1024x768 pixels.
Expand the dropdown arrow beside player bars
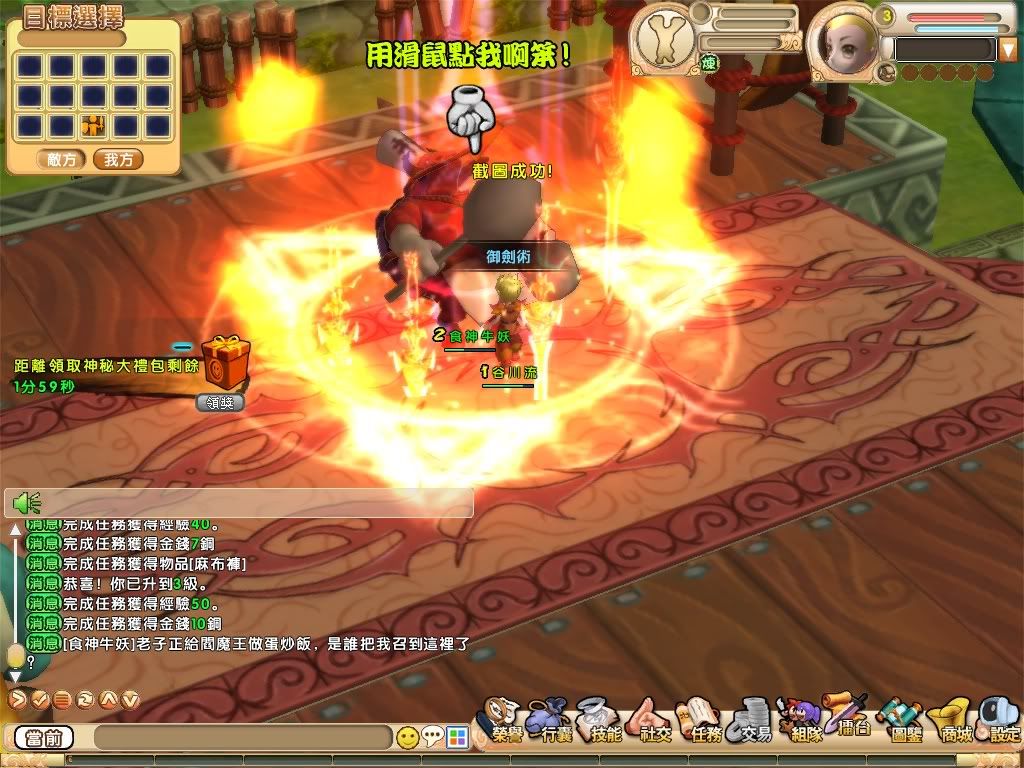pyautogui.click(x=1007, y=49)
